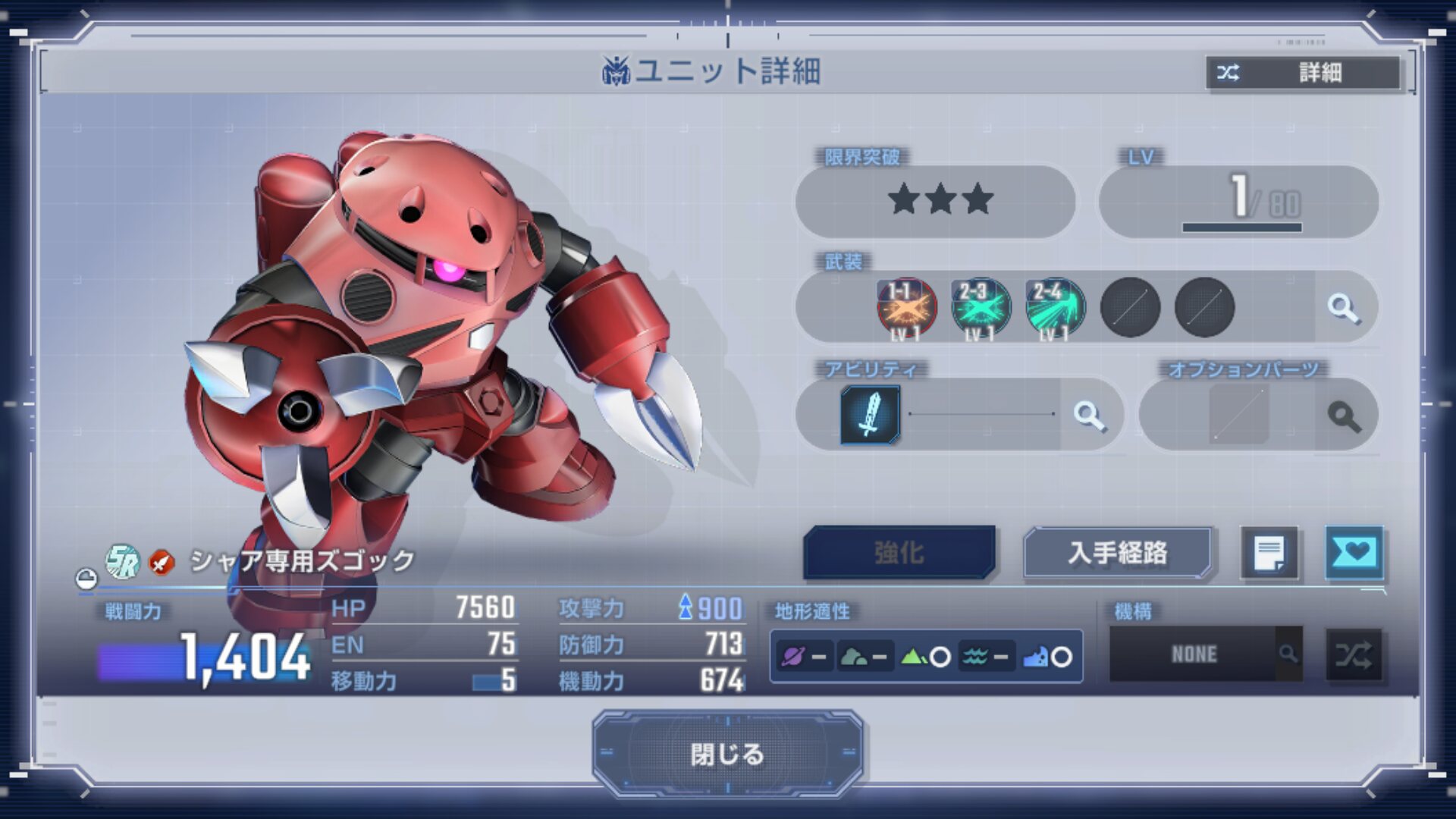
Task: Select the 2-3 green weapon icon
Action: pos(981,308)
